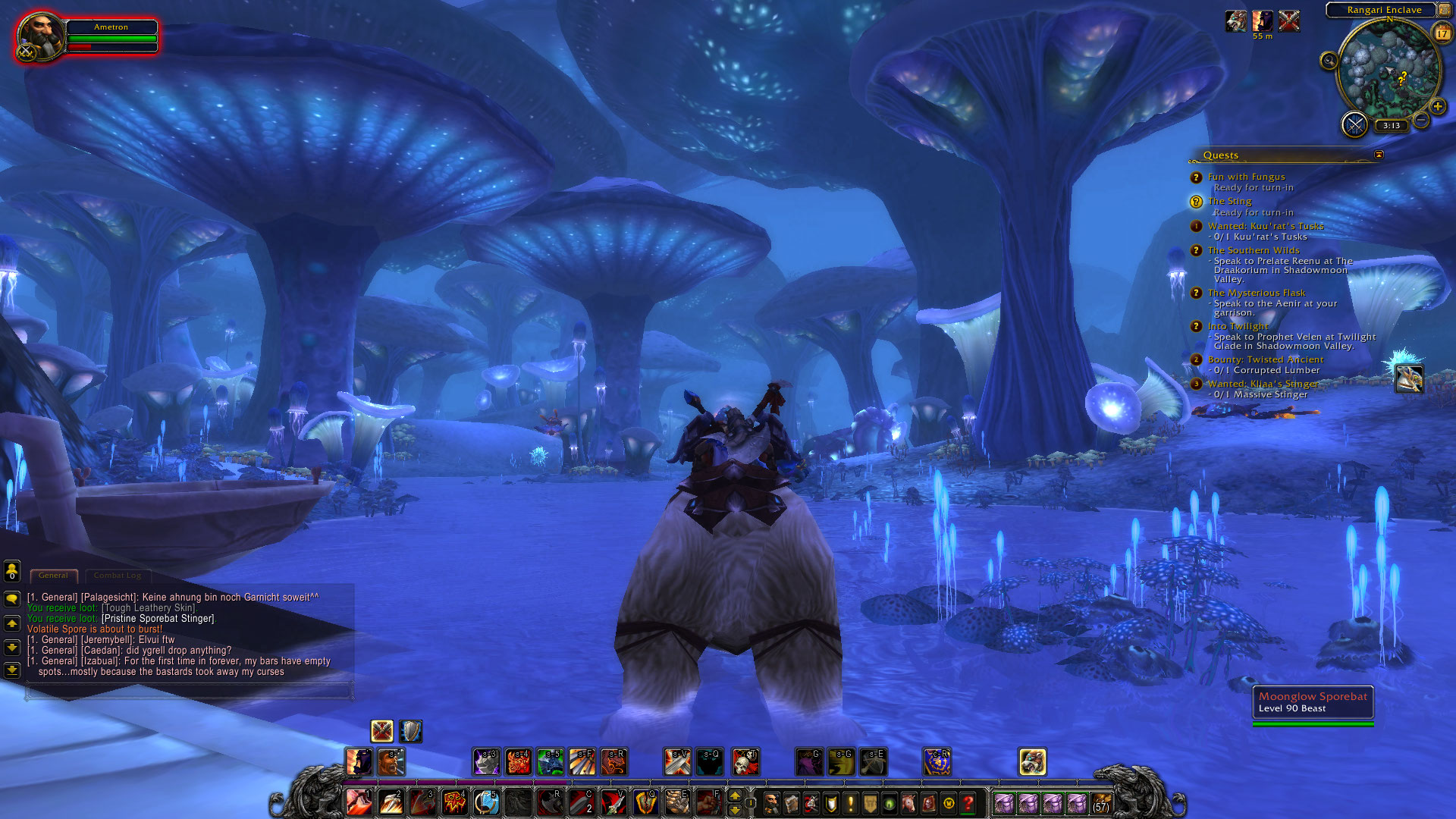Select the Wanted: Kuu'rat's Tusks quest
The width and height of the screenshot is (1456, 819).
pyautogui.click(x=1265, y=226)
